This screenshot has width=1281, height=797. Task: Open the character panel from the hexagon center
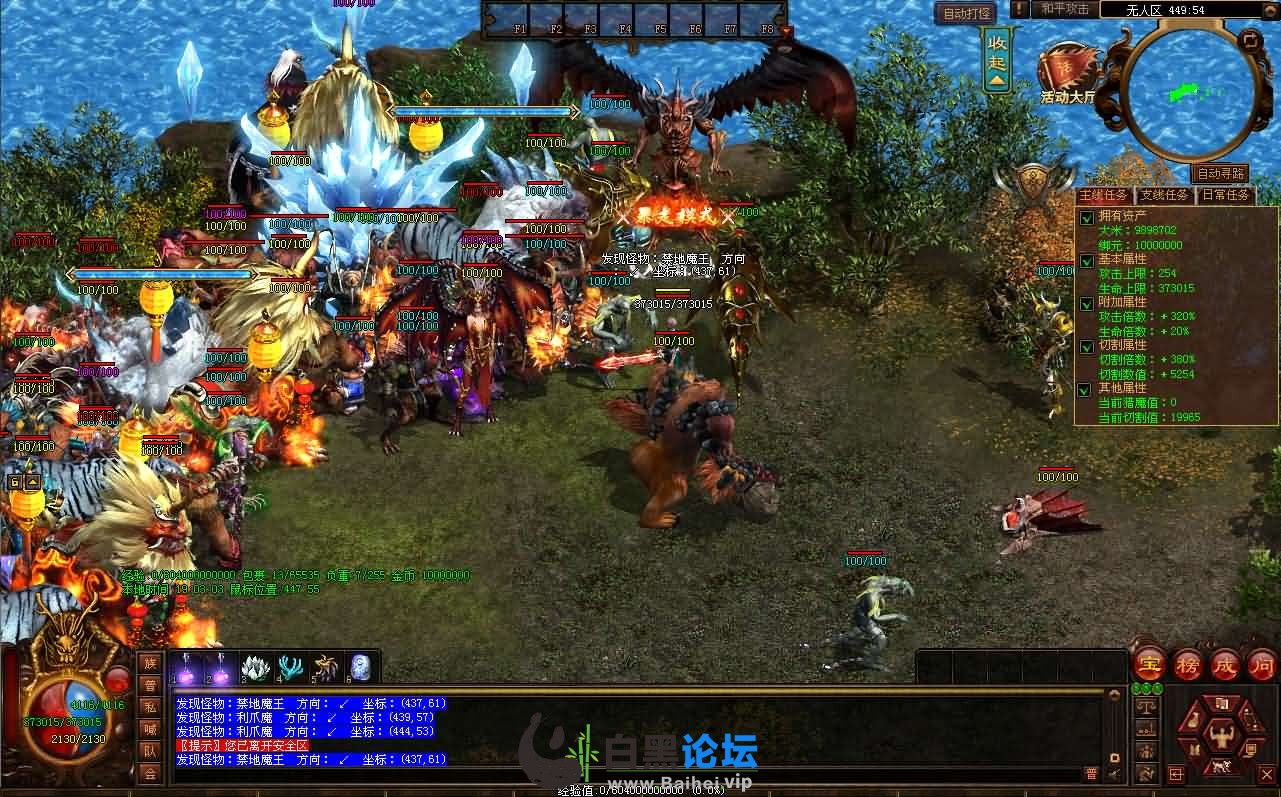tap(1221, 737)
